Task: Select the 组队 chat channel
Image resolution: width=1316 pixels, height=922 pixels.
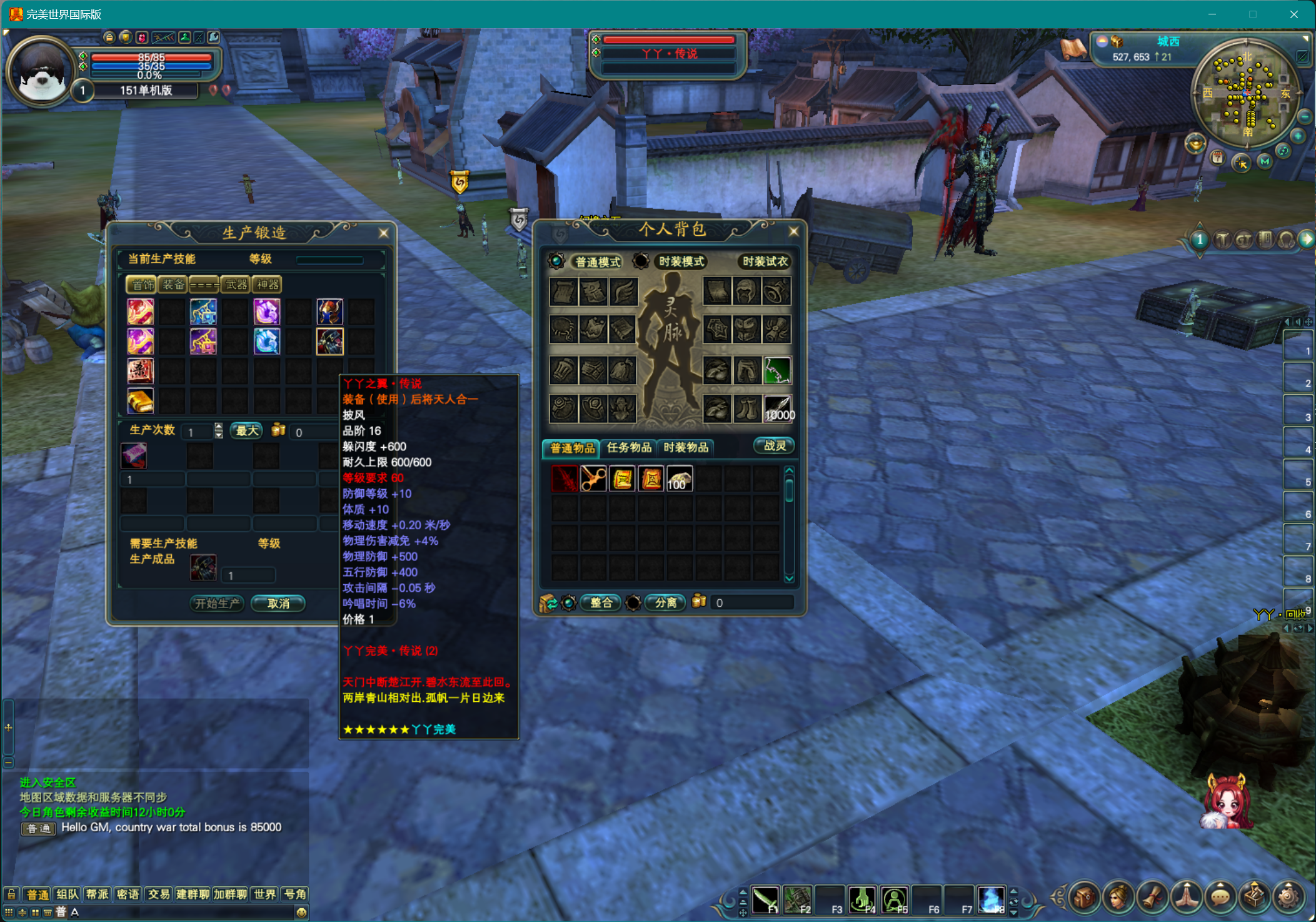Action: 68,894
